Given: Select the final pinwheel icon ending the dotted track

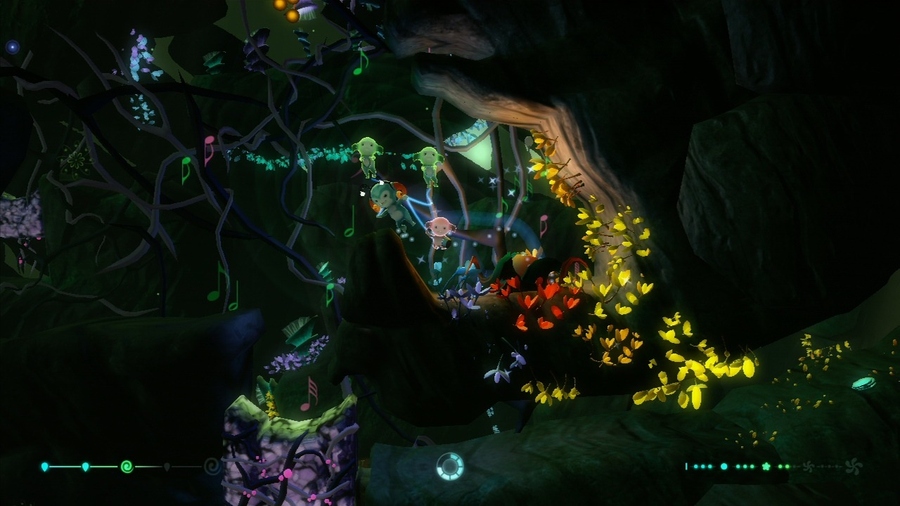Looking at the screenshot, I should click(853, 466).
